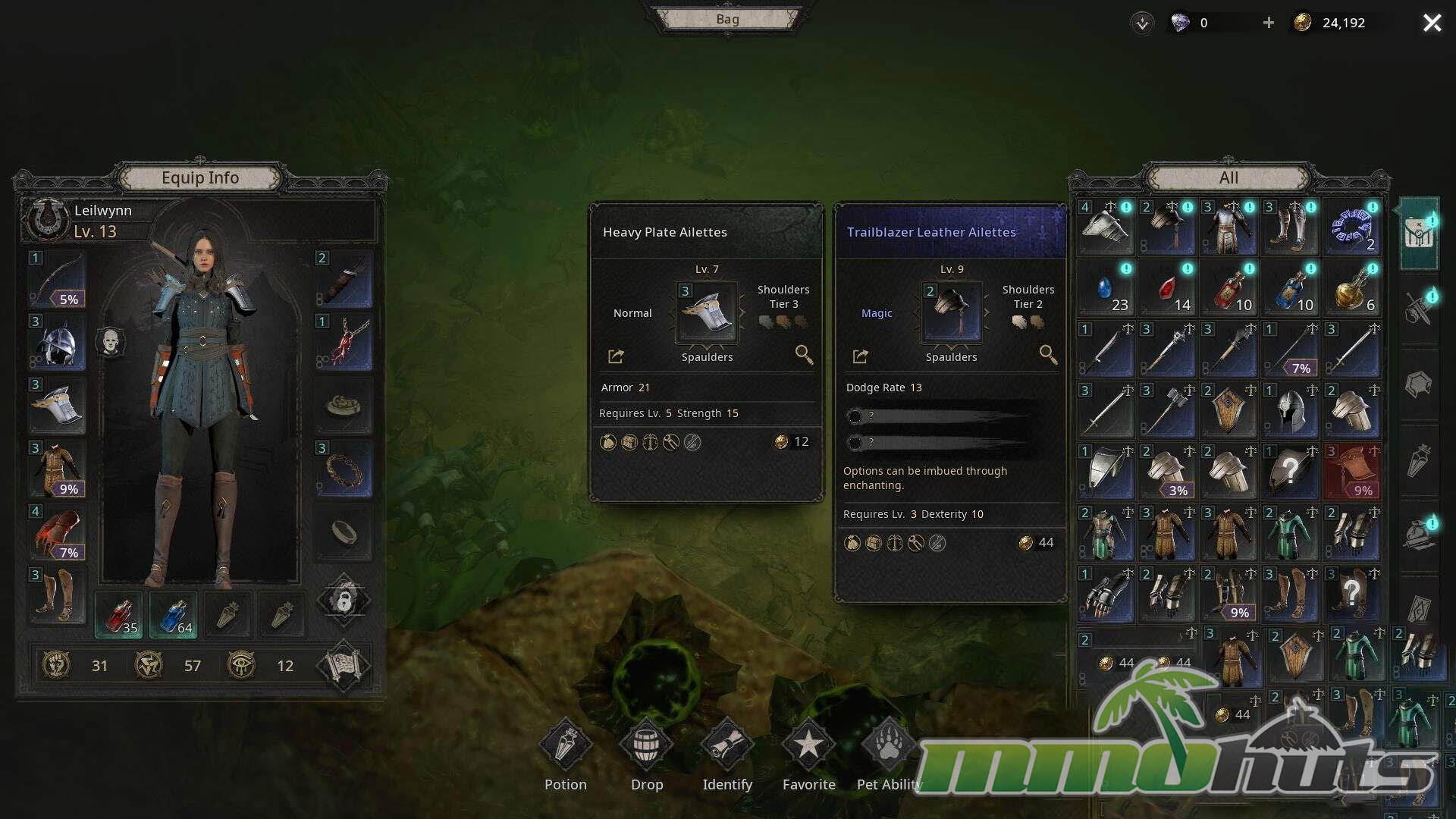Share the Trailblazer Leather Ailettes item
The image size is (1456, 819).
click(860, 356)
